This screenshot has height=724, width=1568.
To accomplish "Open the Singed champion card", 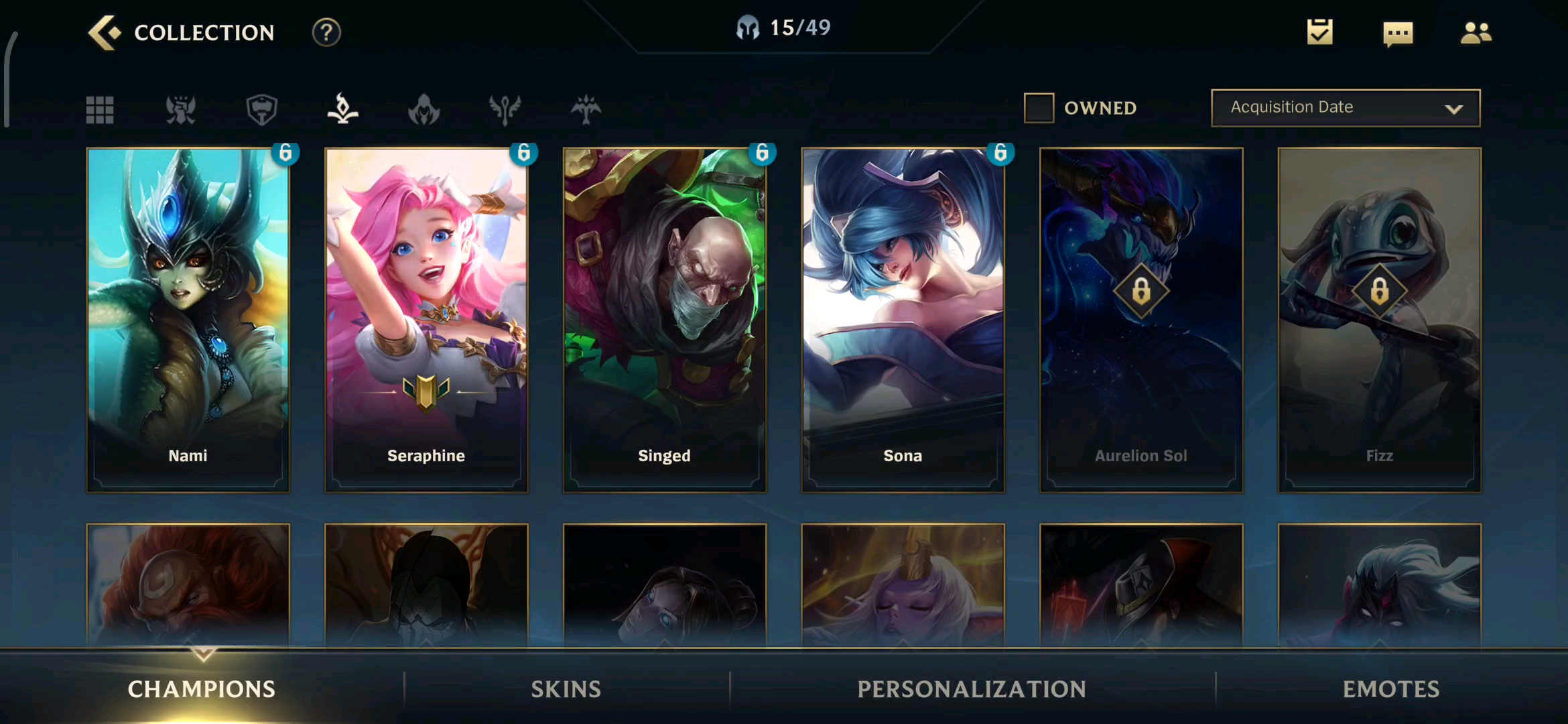I will (664, 320).
